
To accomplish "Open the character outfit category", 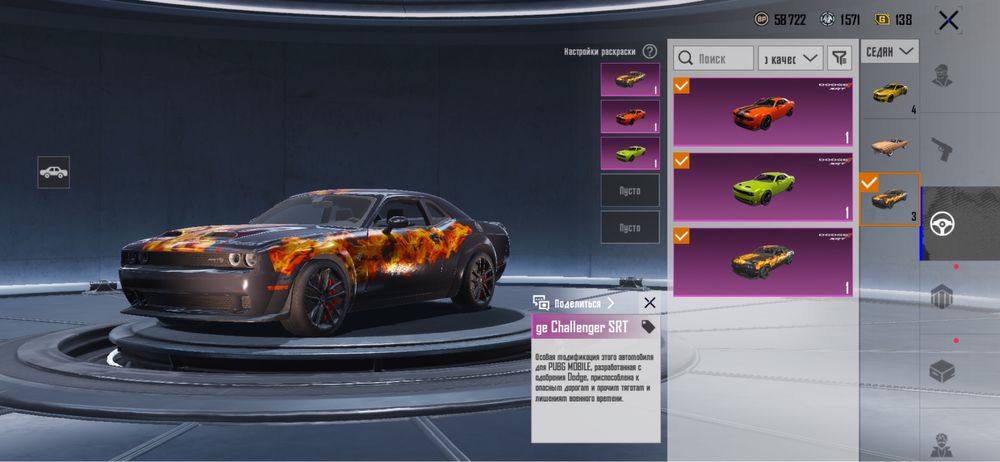I will coord(941,76).
